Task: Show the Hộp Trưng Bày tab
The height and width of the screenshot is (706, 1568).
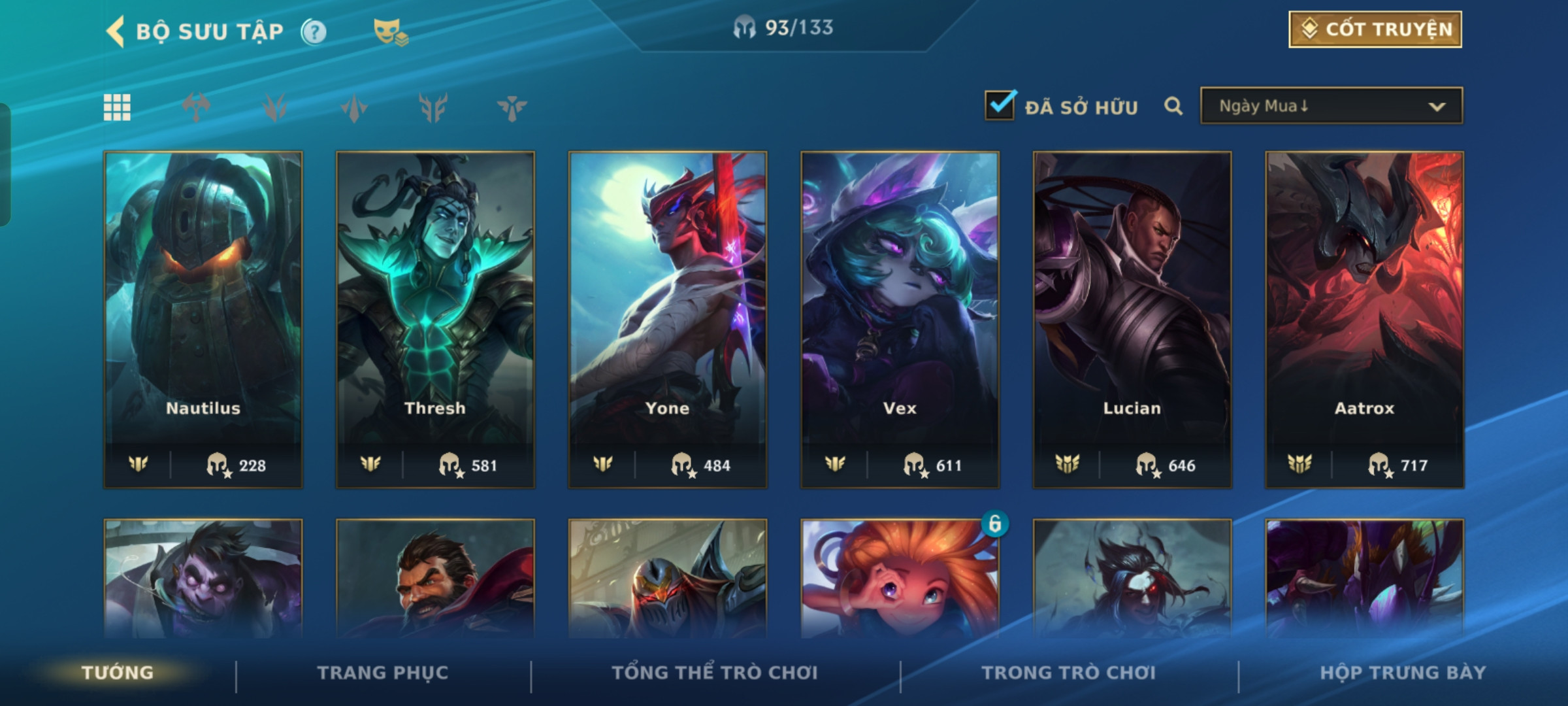Action: pos(1403,673)
